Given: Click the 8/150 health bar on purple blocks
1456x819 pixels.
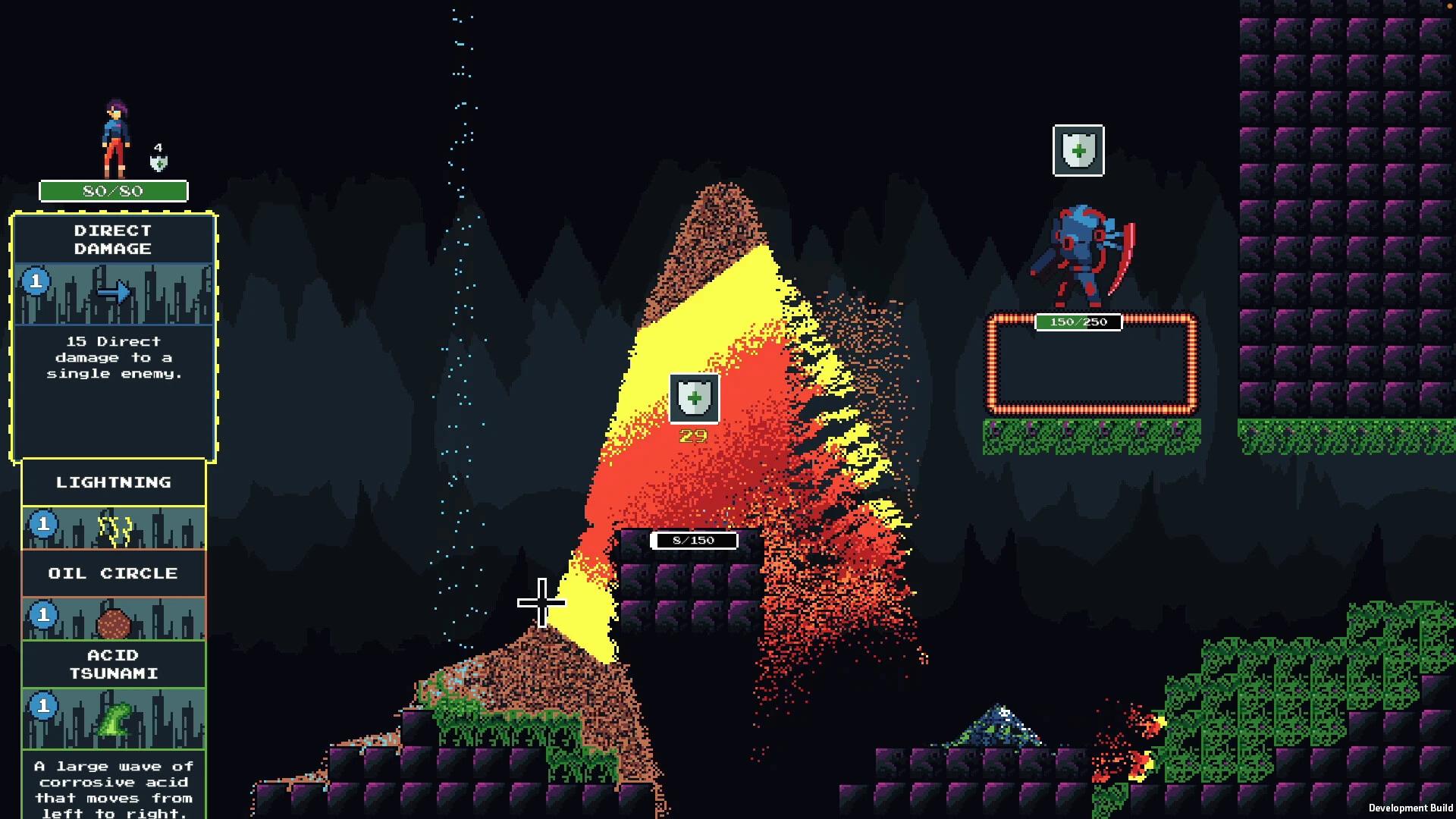Looking at the screenshot, I should pos(693,541).
